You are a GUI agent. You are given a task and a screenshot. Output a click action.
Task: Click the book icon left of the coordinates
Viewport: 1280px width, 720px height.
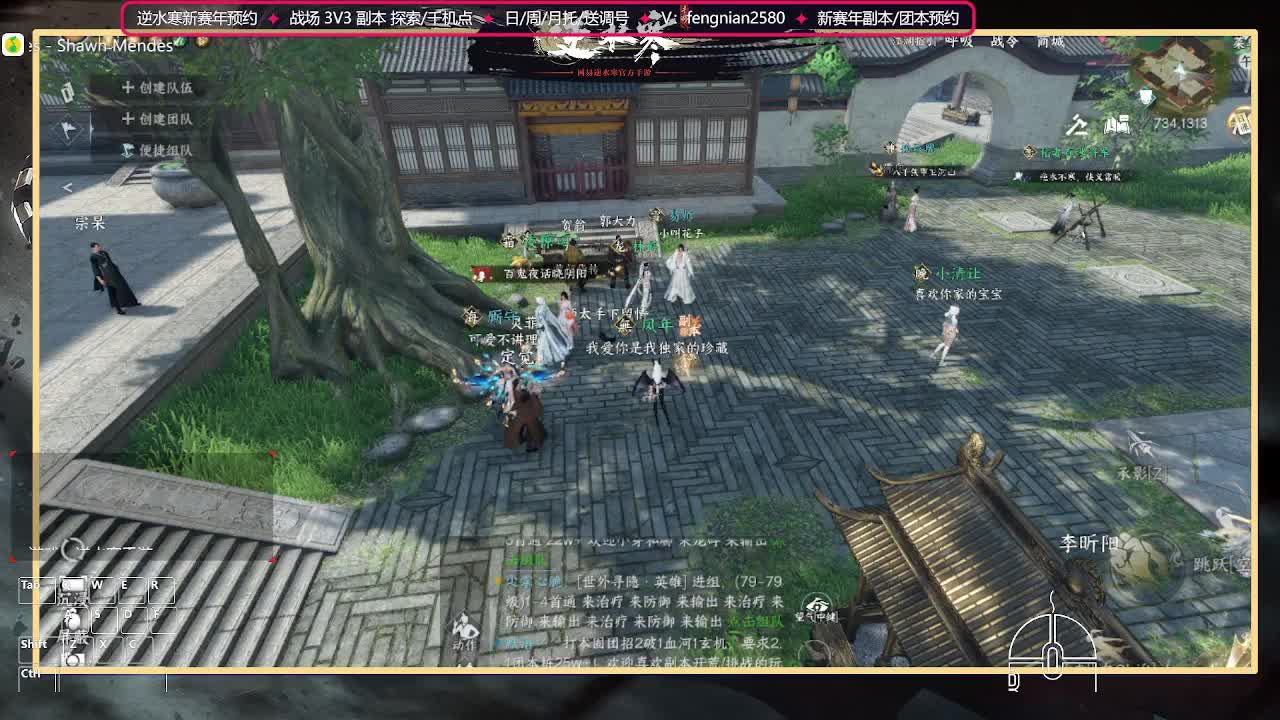point(1116,126)
